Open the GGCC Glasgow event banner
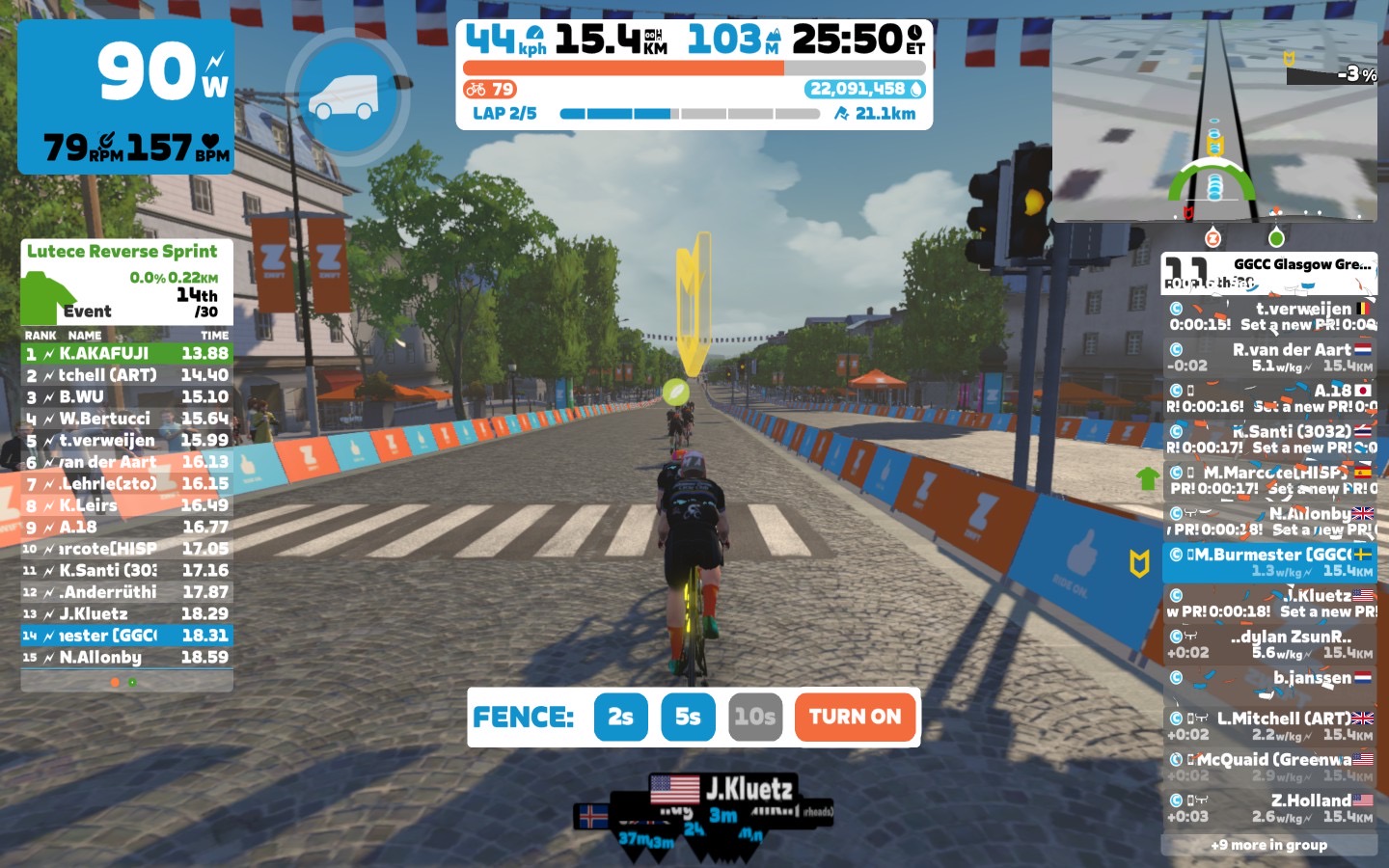 [x=1268, y=273]
